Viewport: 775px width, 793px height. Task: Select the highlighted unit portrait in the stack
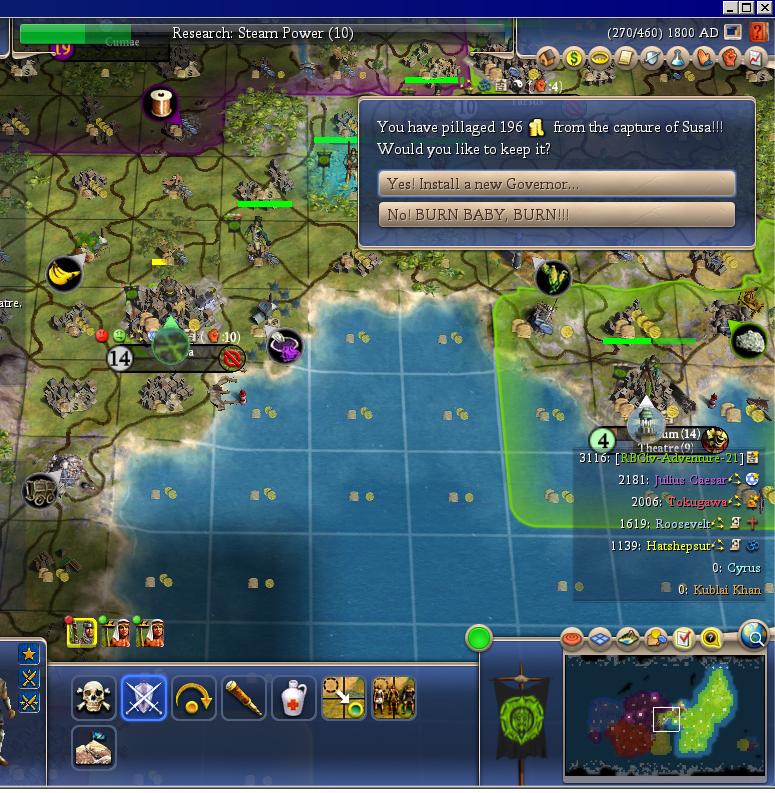click(81, 632)
